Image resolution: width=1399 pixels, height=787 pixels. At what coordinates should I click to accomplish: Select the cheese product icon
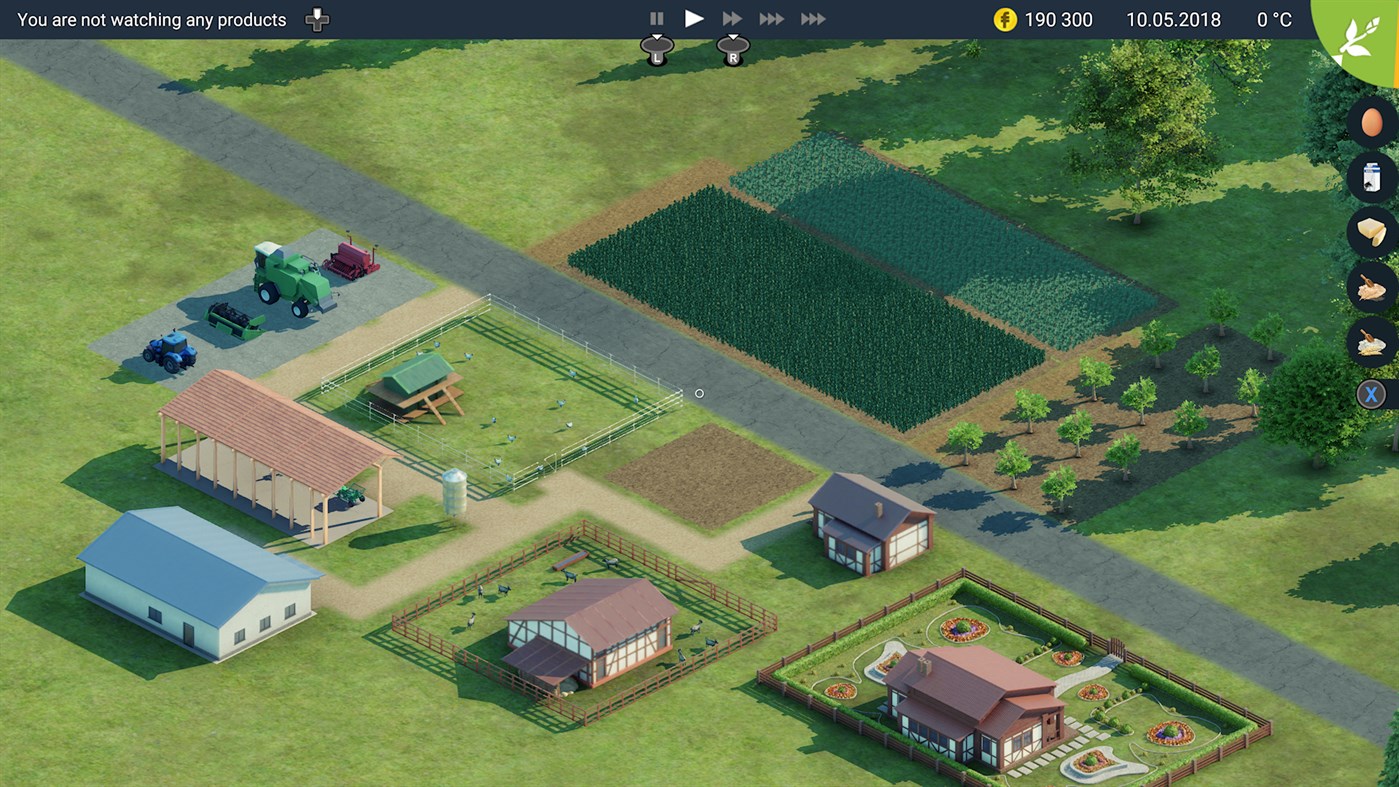[1371, 232]
